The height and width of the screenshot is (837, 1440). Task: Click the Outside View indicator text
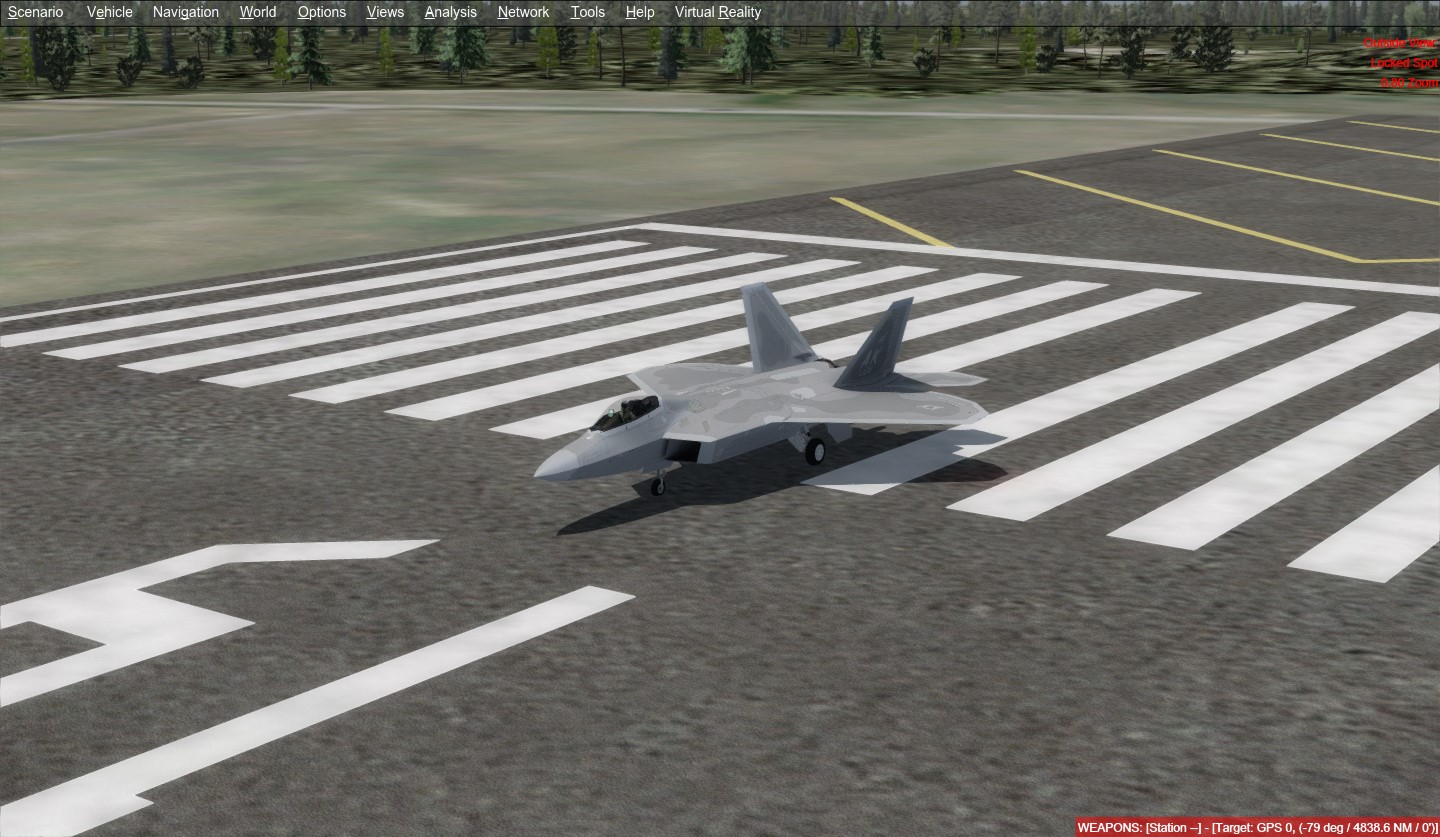pos(1399,43)
